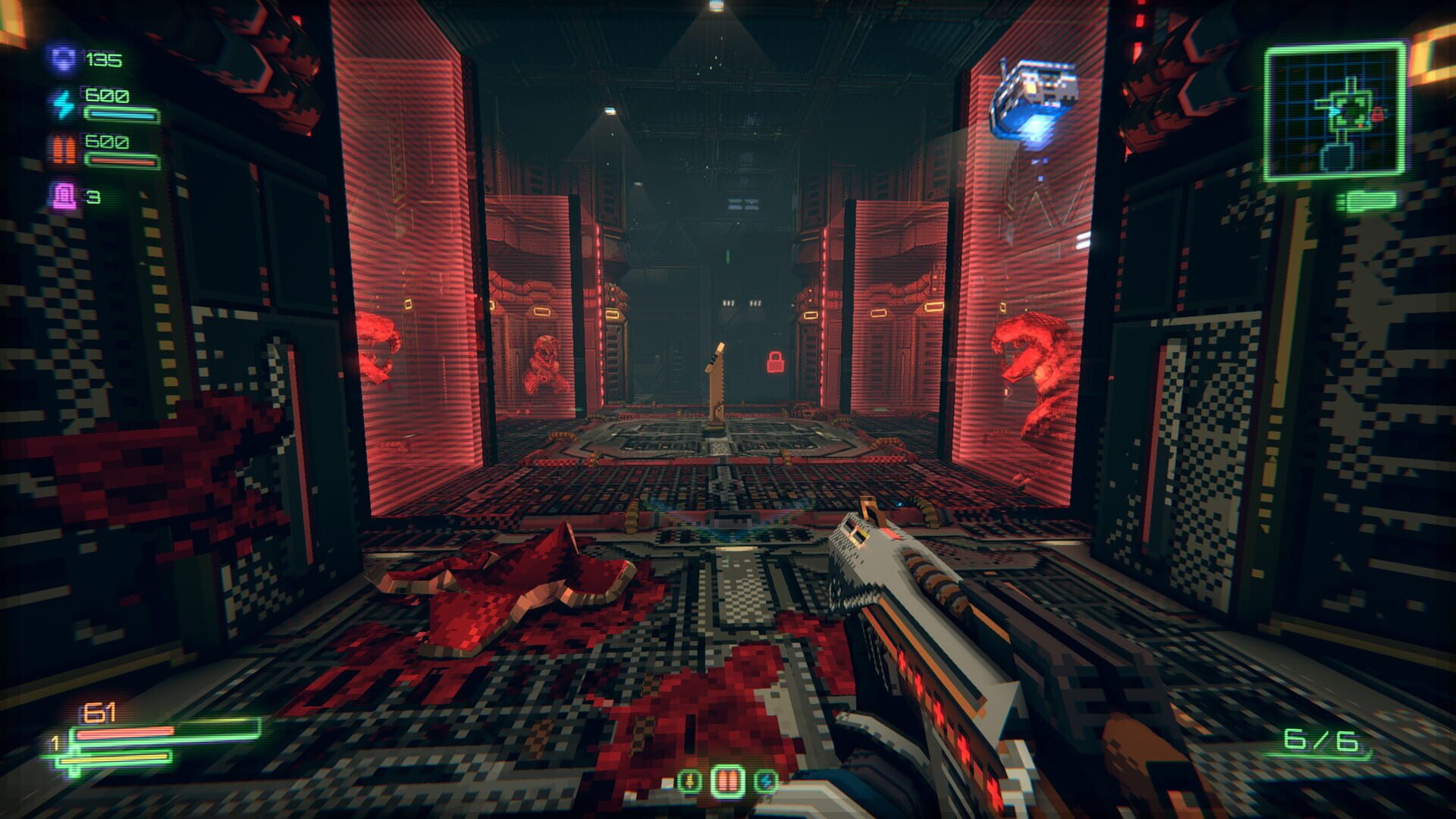Click the red lock indicator on the minimap
The image size is (1456, 819).
pos(1377,114)
